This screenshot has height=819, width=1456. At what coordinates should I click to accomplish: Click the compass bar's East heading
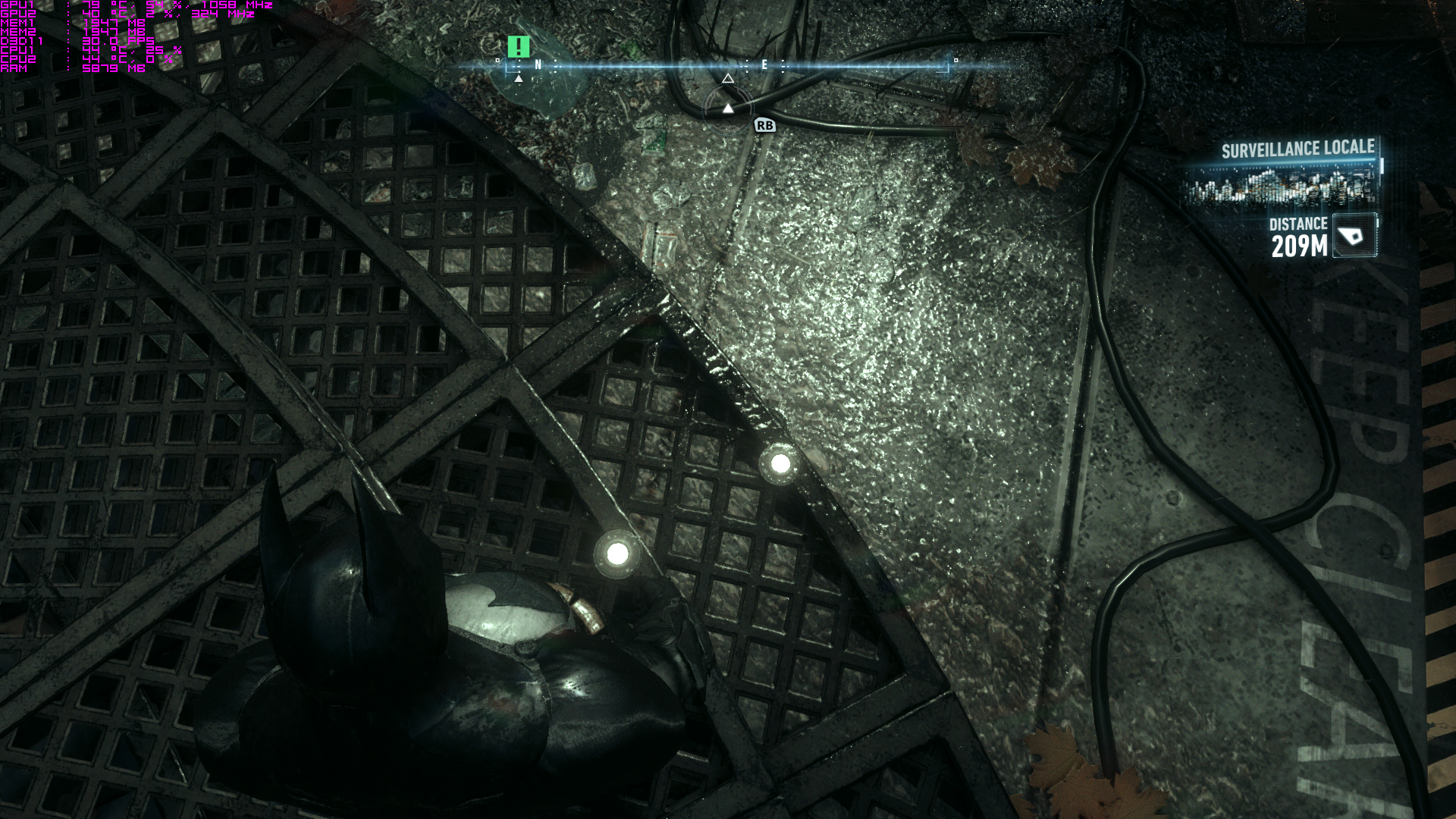(x=764, y=65)
